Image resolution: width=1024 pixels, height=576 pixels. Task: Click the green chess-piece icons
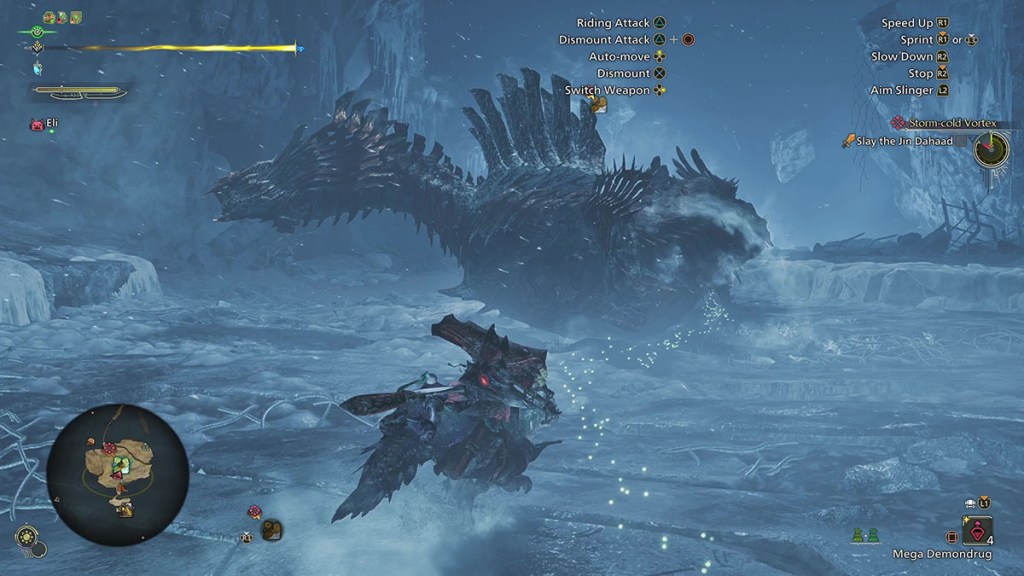pos(866,535)
